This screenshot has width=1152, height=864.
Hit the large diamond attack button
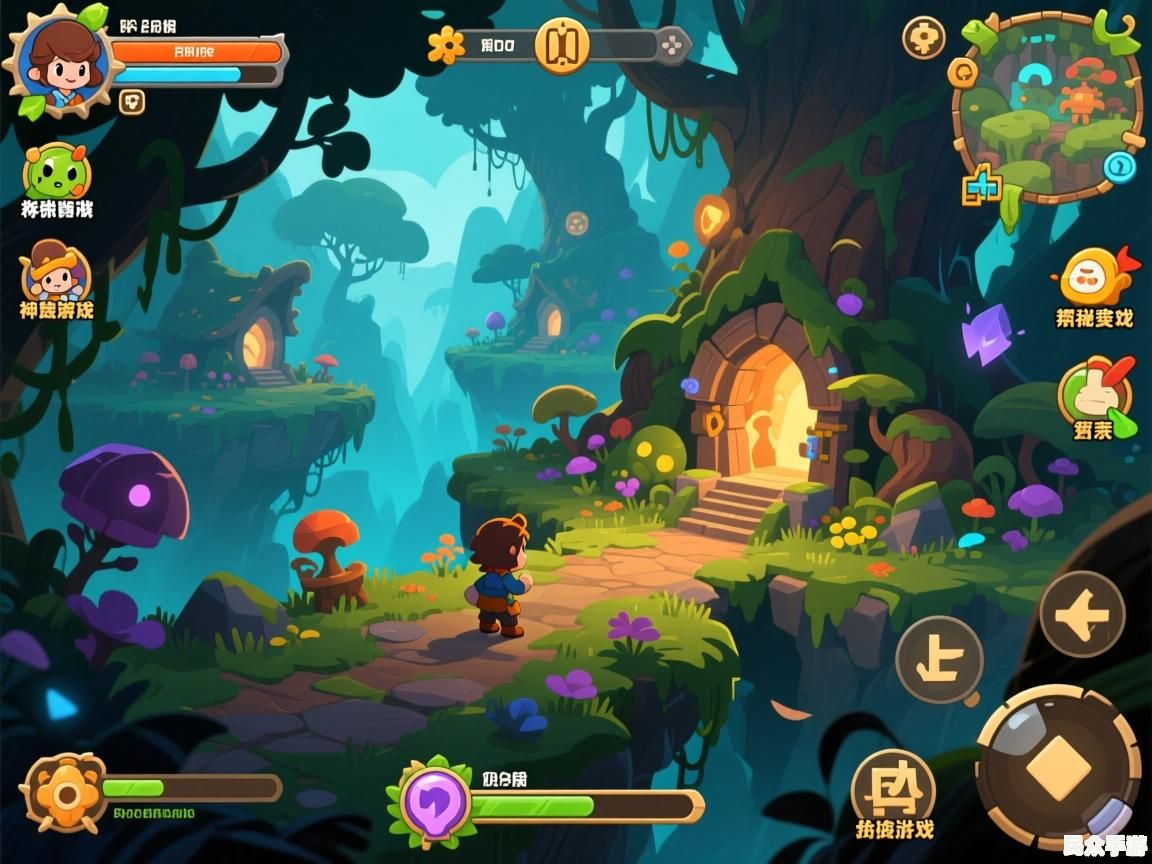[x=1058, y=768]
